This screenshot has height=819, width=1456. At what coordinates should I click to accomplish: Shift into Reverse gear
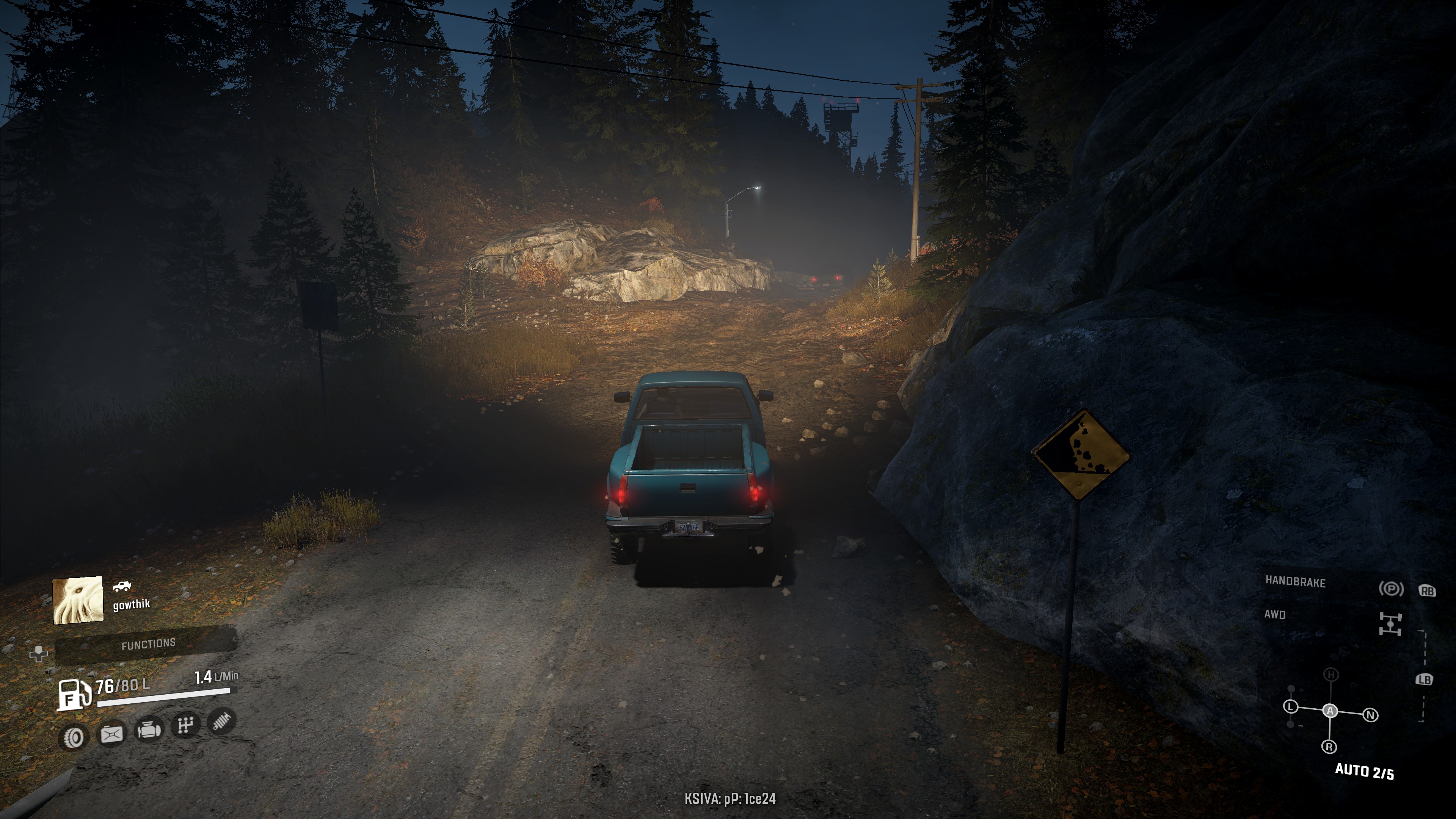pyautogui.click(x=1329, y=747)
